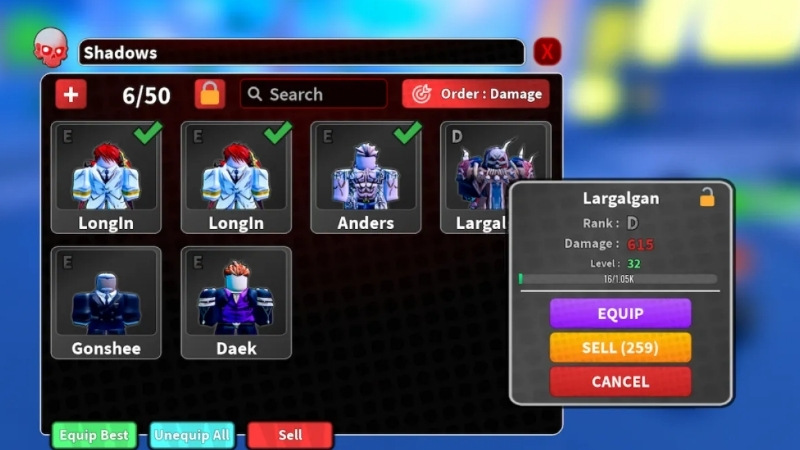Cancel the Largalgan detail popup

[620, 381]
